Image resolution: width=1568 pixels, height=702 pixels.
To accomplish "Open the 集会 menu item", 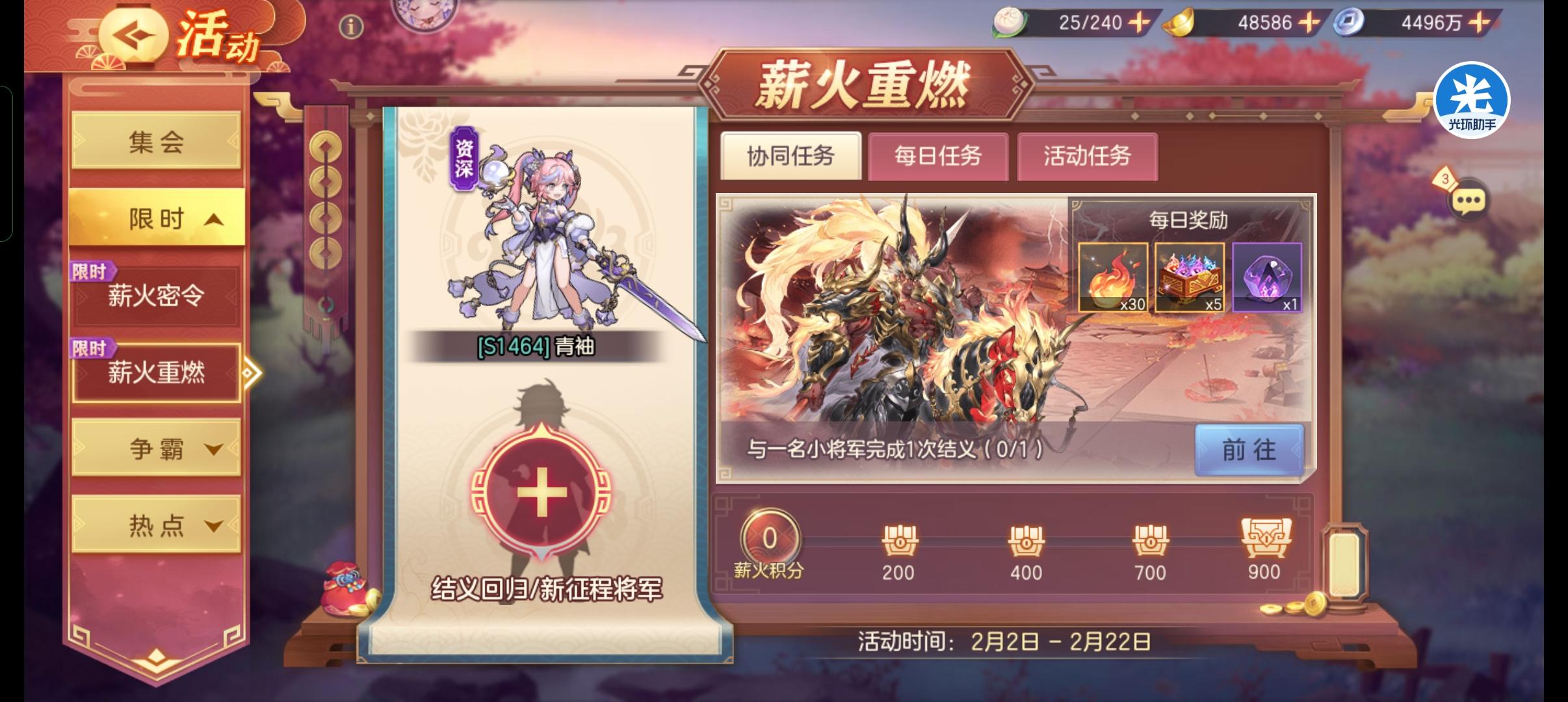I will pos(156,141).
